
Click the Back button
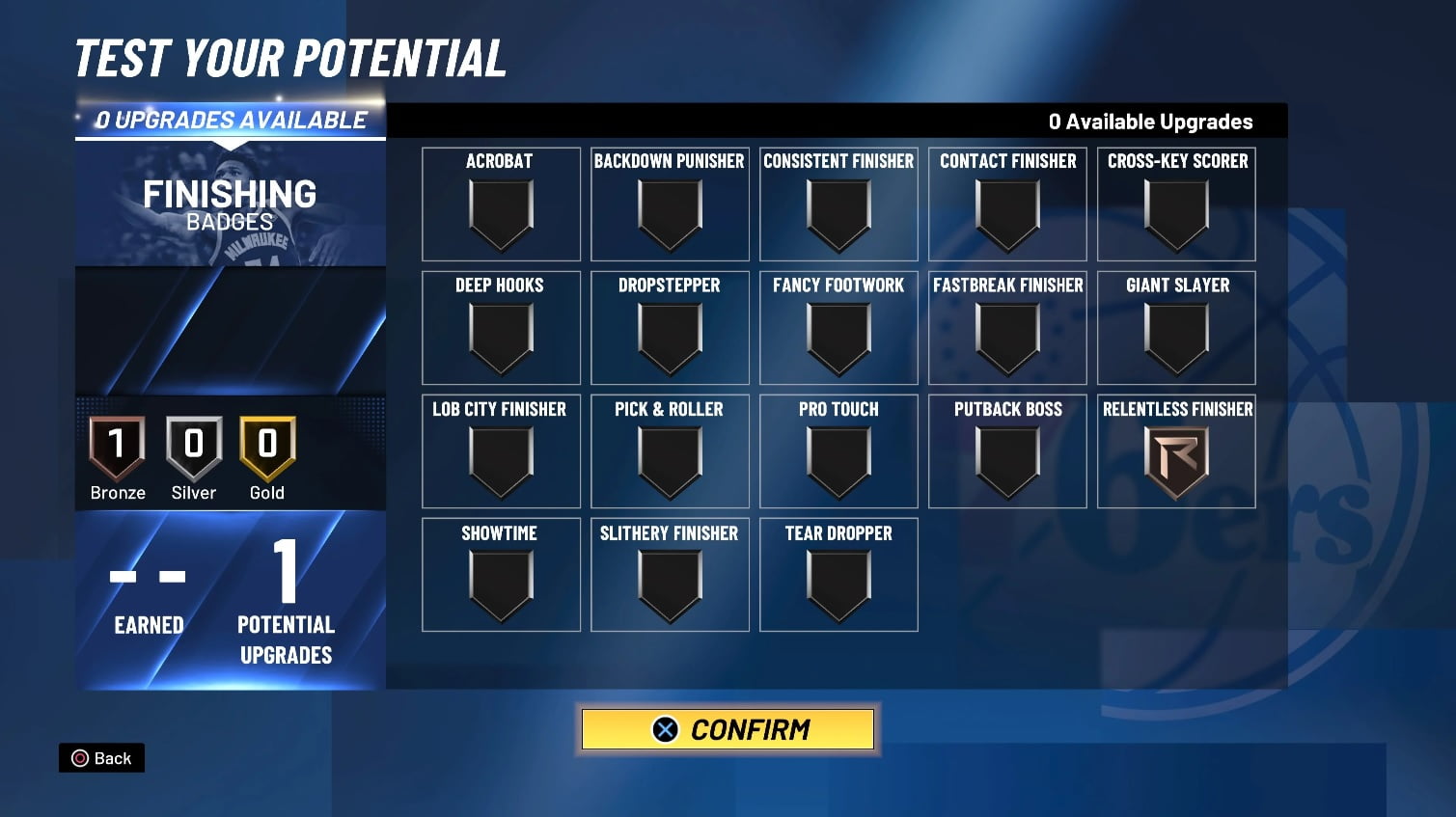pyautogui.click(x=101, y=758)
